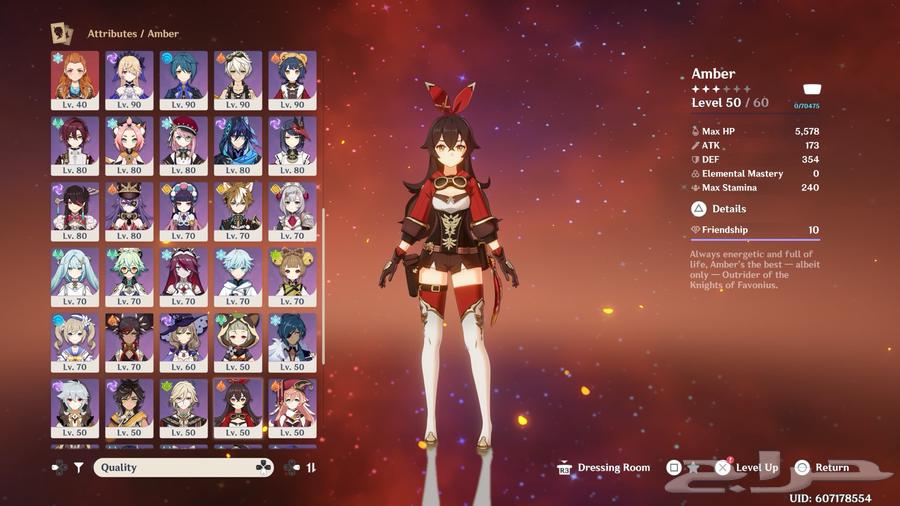Choose pink-haired Diona's portrait
The image size is (900, 506).
tap(130, 146)
